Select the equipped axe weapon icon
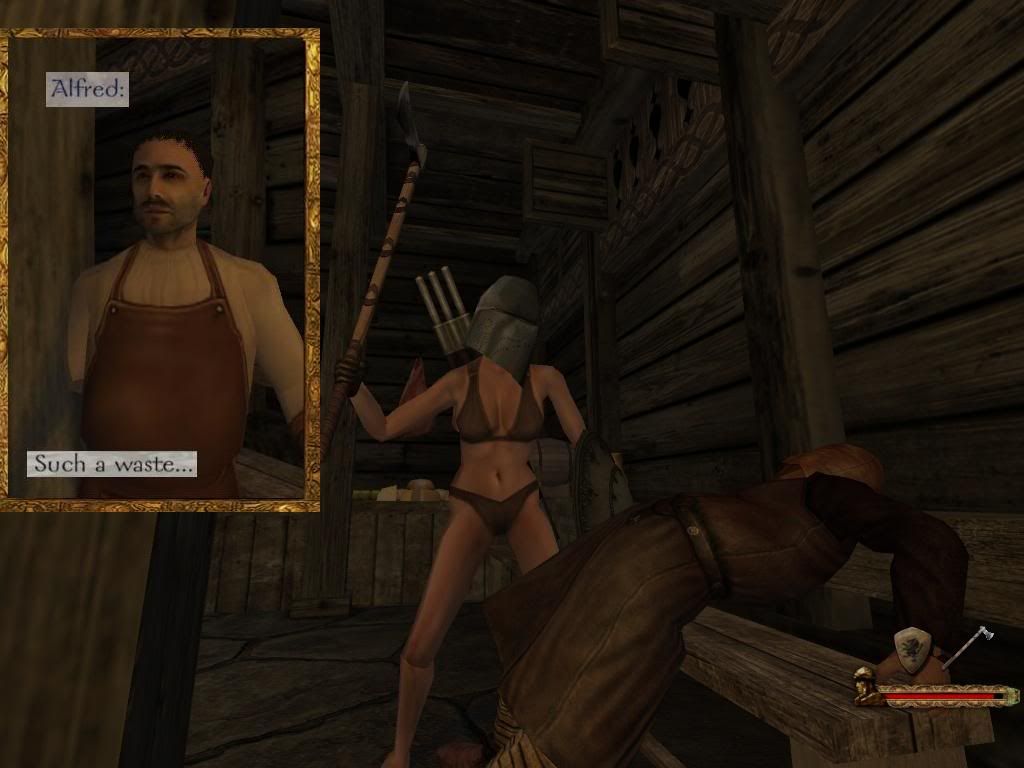The width and height of the screenshot is (1024, 768). [x=967, y=647]
